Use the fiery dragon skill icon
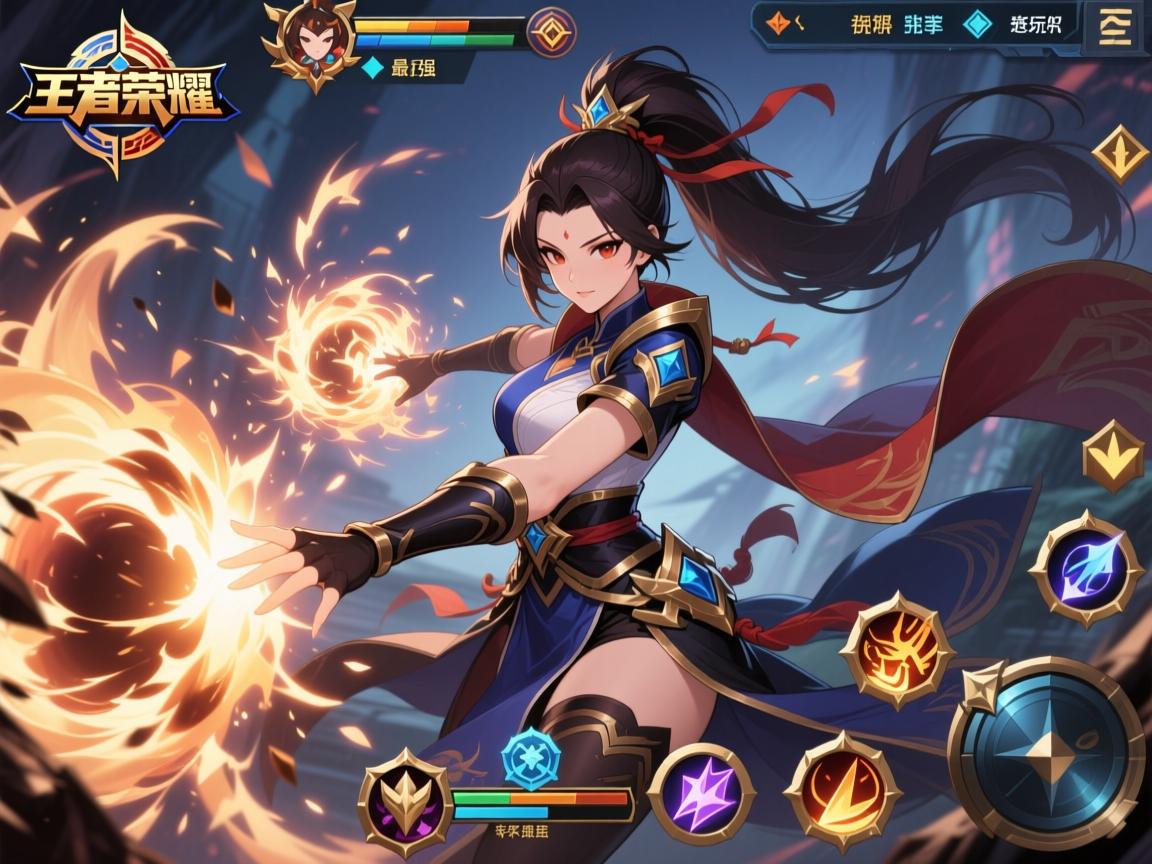This screenshot has width=1152, height=864. (894, 651)
